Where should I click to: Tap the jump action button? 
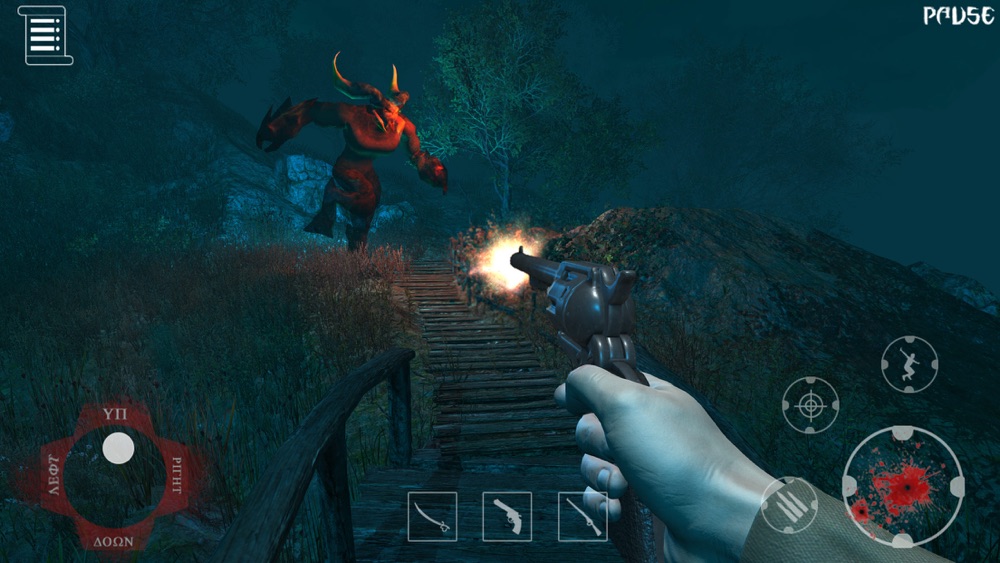point(909,364)
